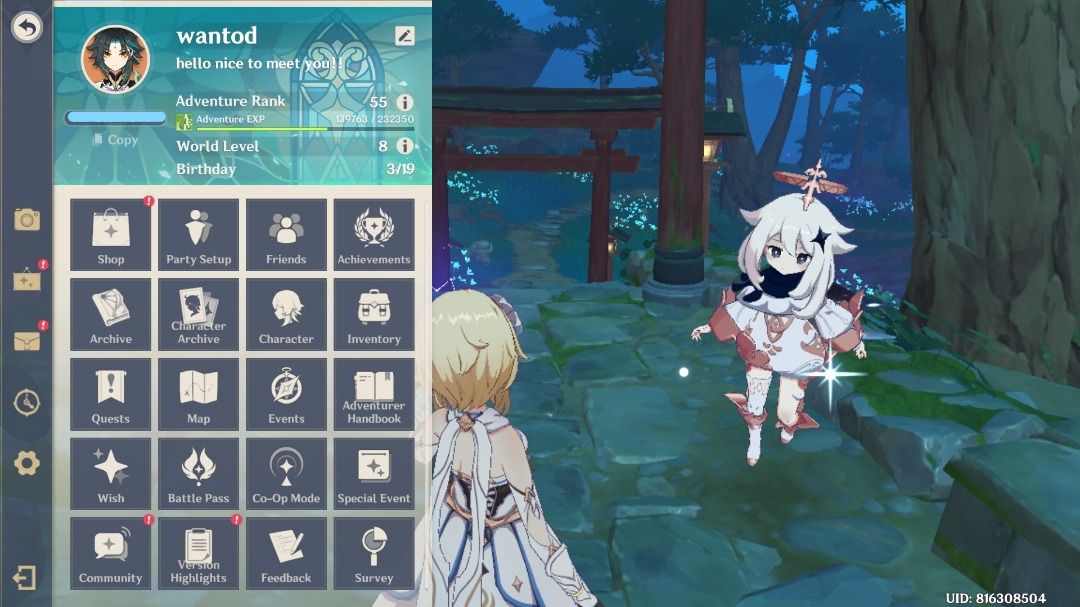Go to the Wish screen
The image size is (1080, 607).
pyautogui.click(x=110, y=474)
